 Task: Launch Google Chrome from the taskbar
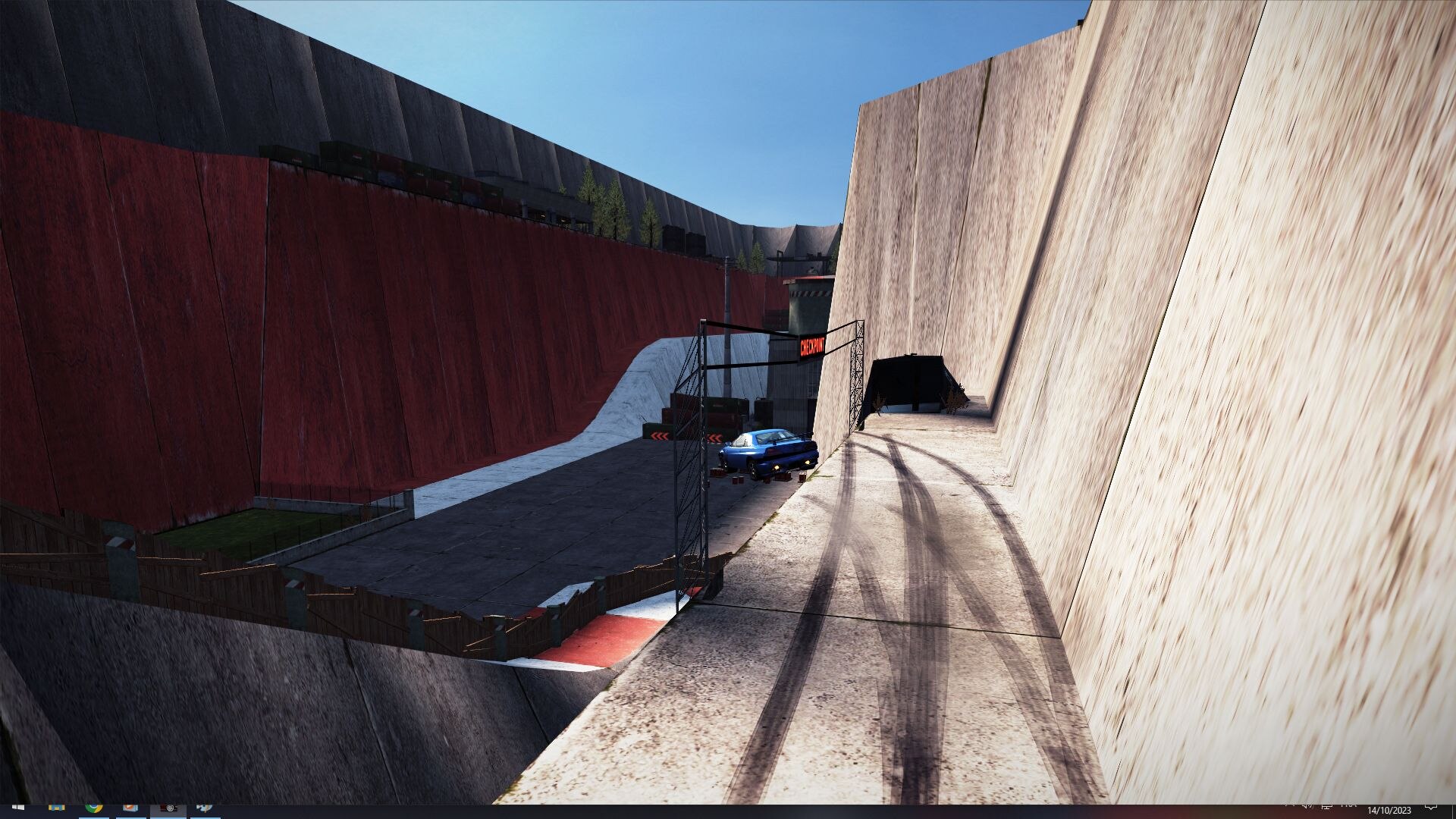pyautogui.click(x=93, y=808)
